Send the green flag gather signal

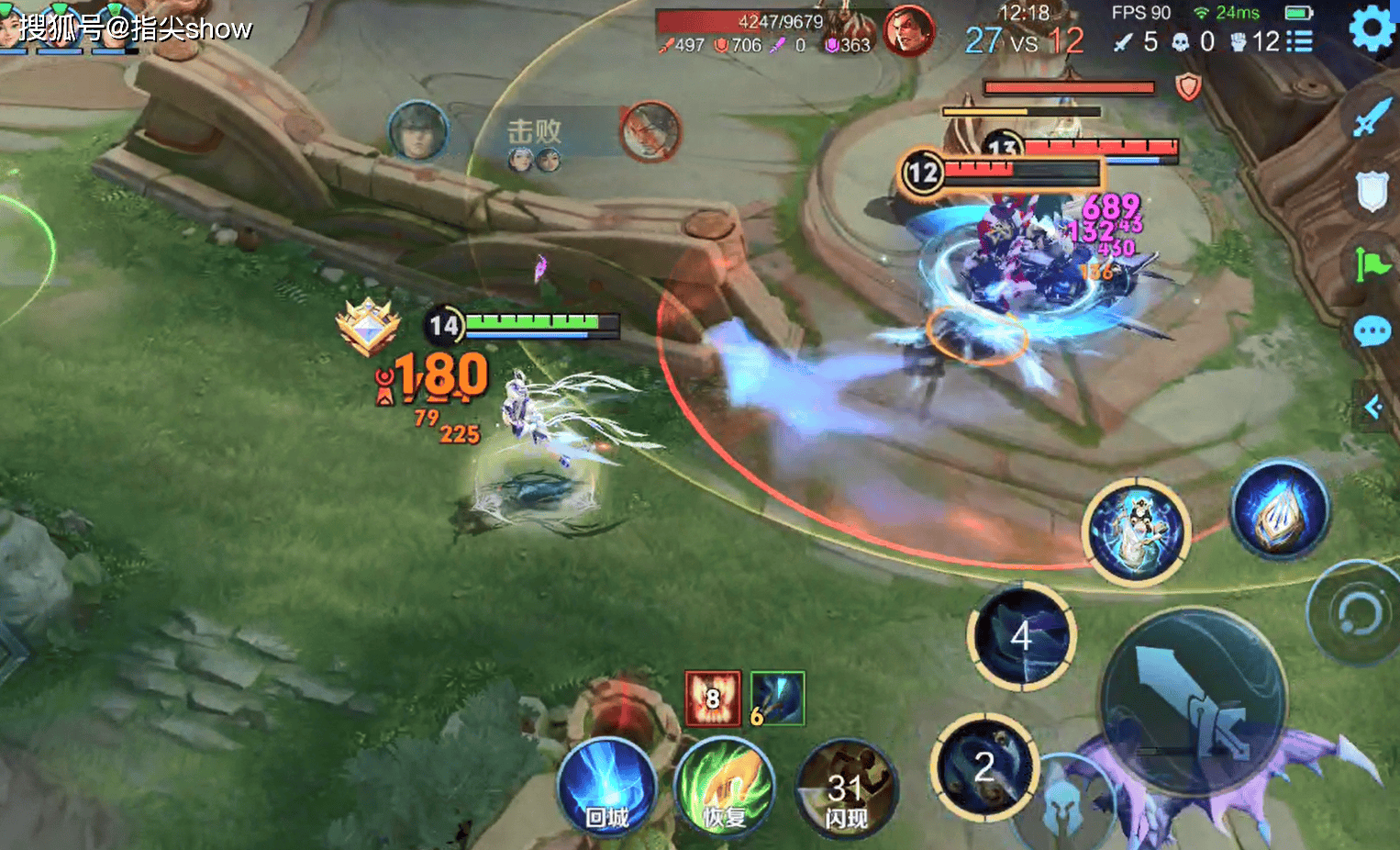pyautogui.click(x=1372, y=265)
